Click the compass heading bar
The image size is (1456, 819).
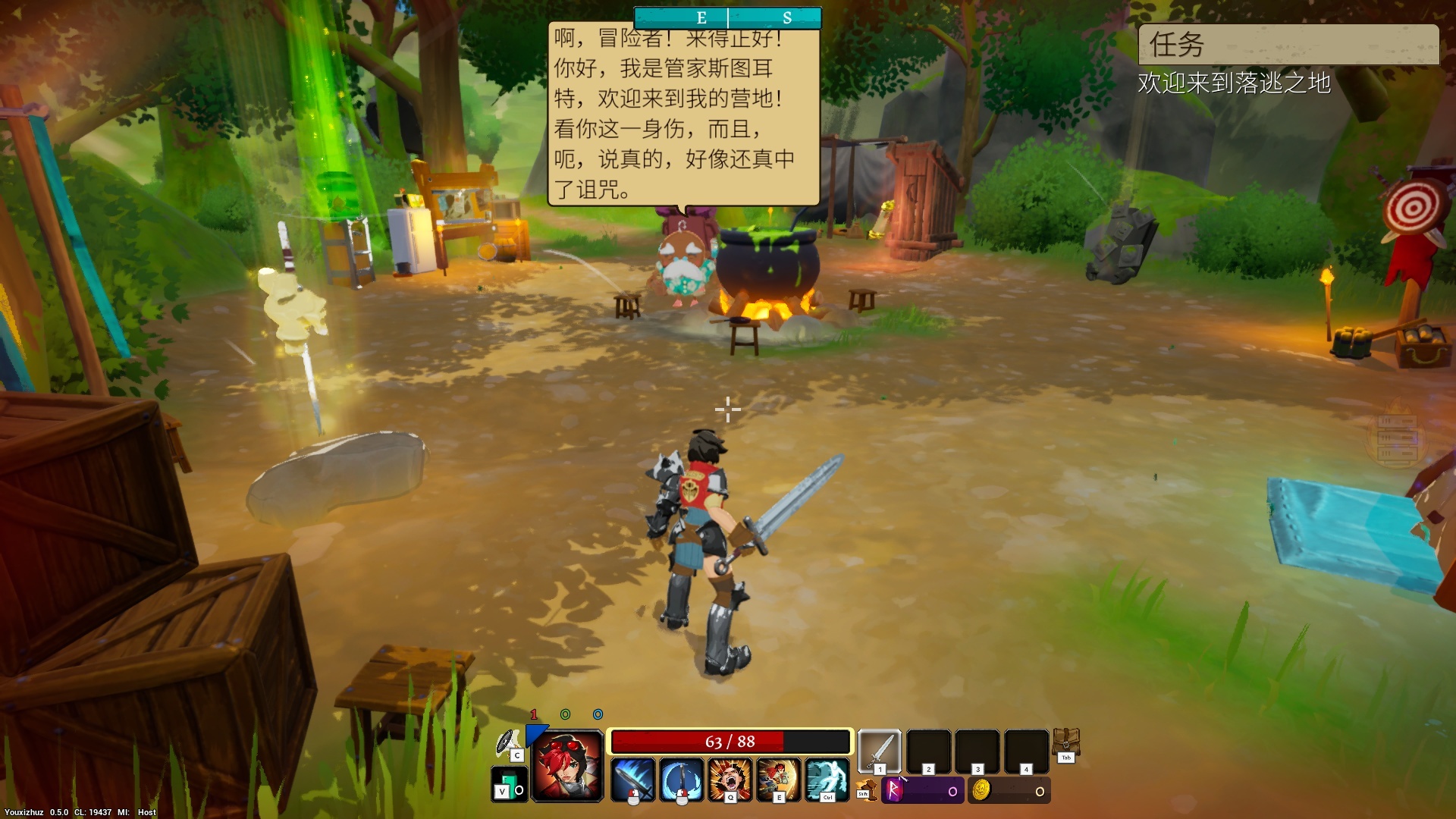727,18
